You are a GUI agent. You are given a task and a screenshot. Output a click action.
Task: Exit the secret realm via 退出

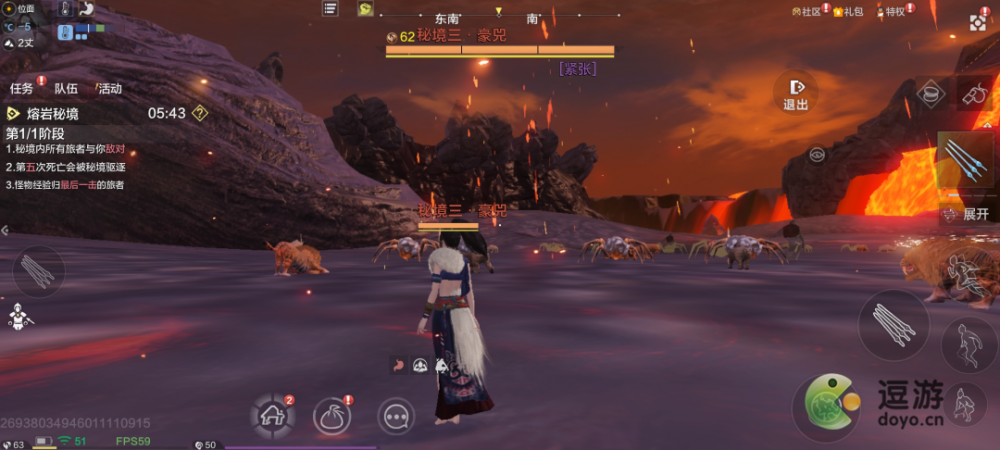coord(796,93)
